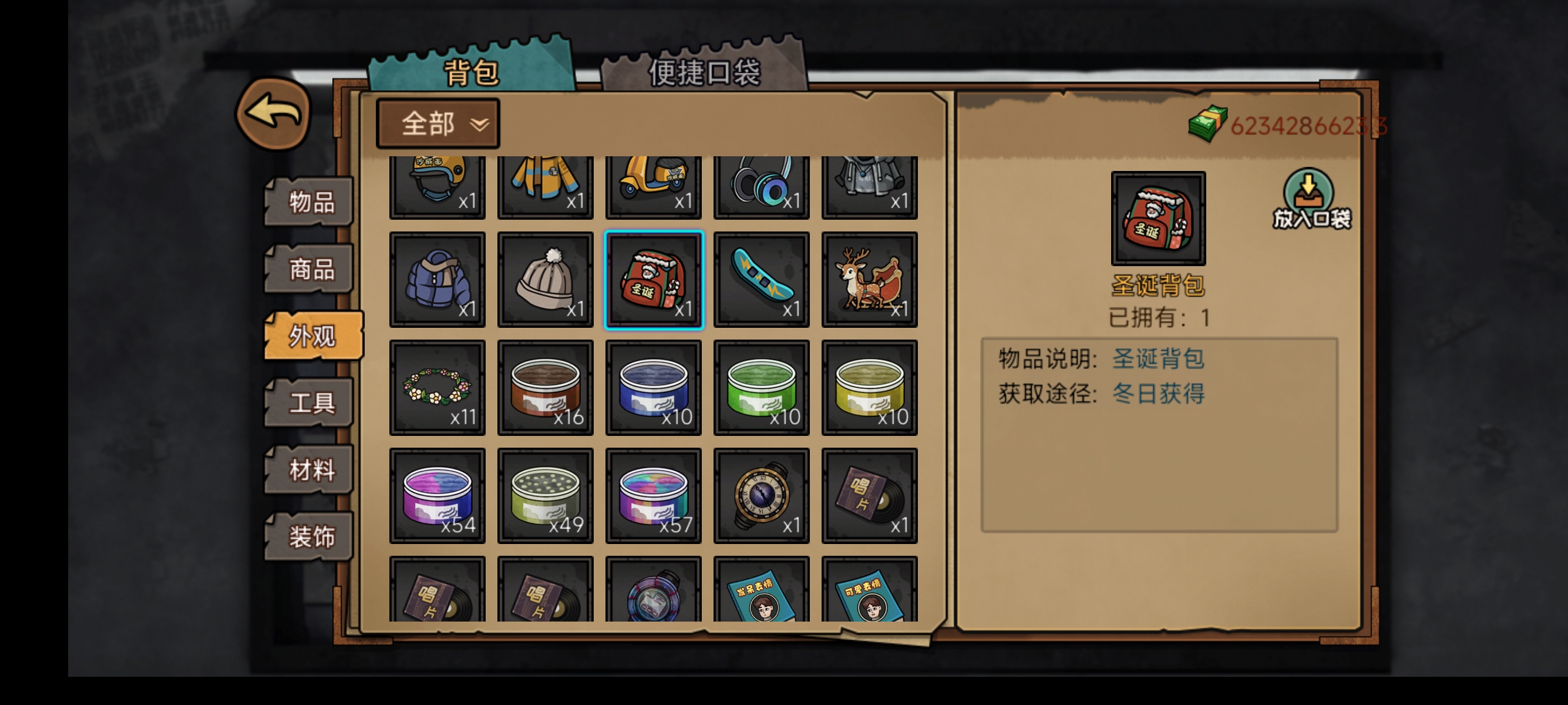Select the pocket watch icon

point(761,496)
